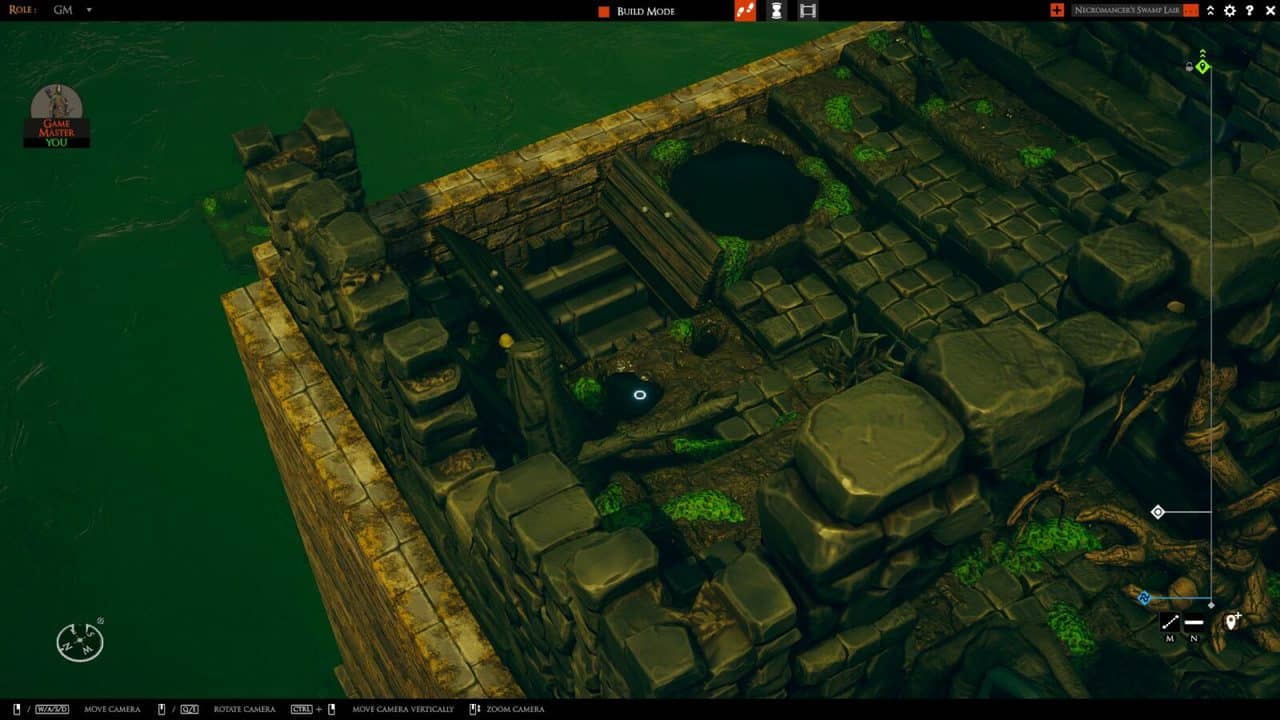Expand the small chevron above the green elevation marker

[x=1202, y=52]
